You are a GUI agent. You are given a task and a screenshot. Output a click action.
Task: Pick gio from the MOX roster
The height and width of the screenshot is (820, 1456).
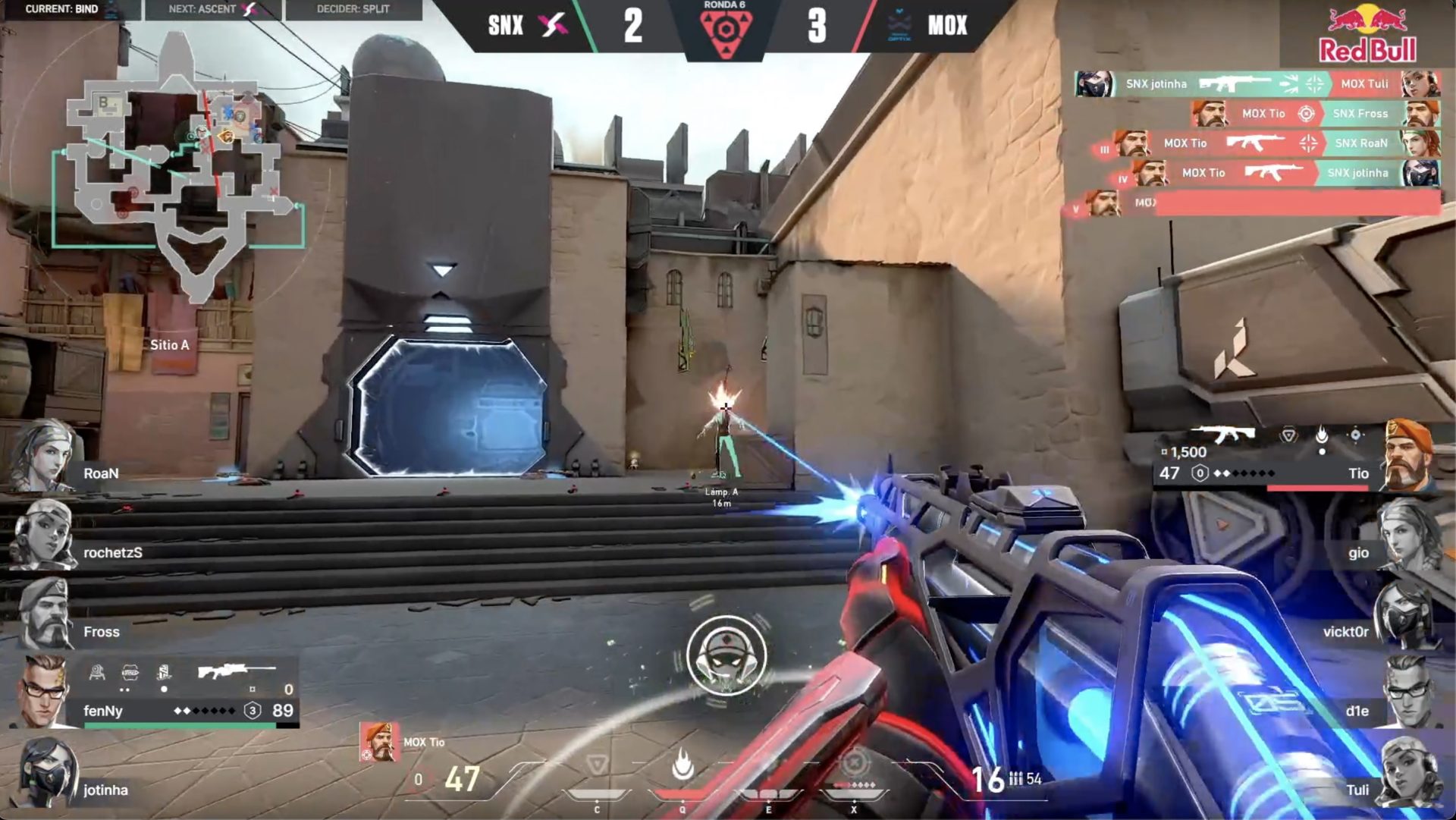(x=1409, y=536)
